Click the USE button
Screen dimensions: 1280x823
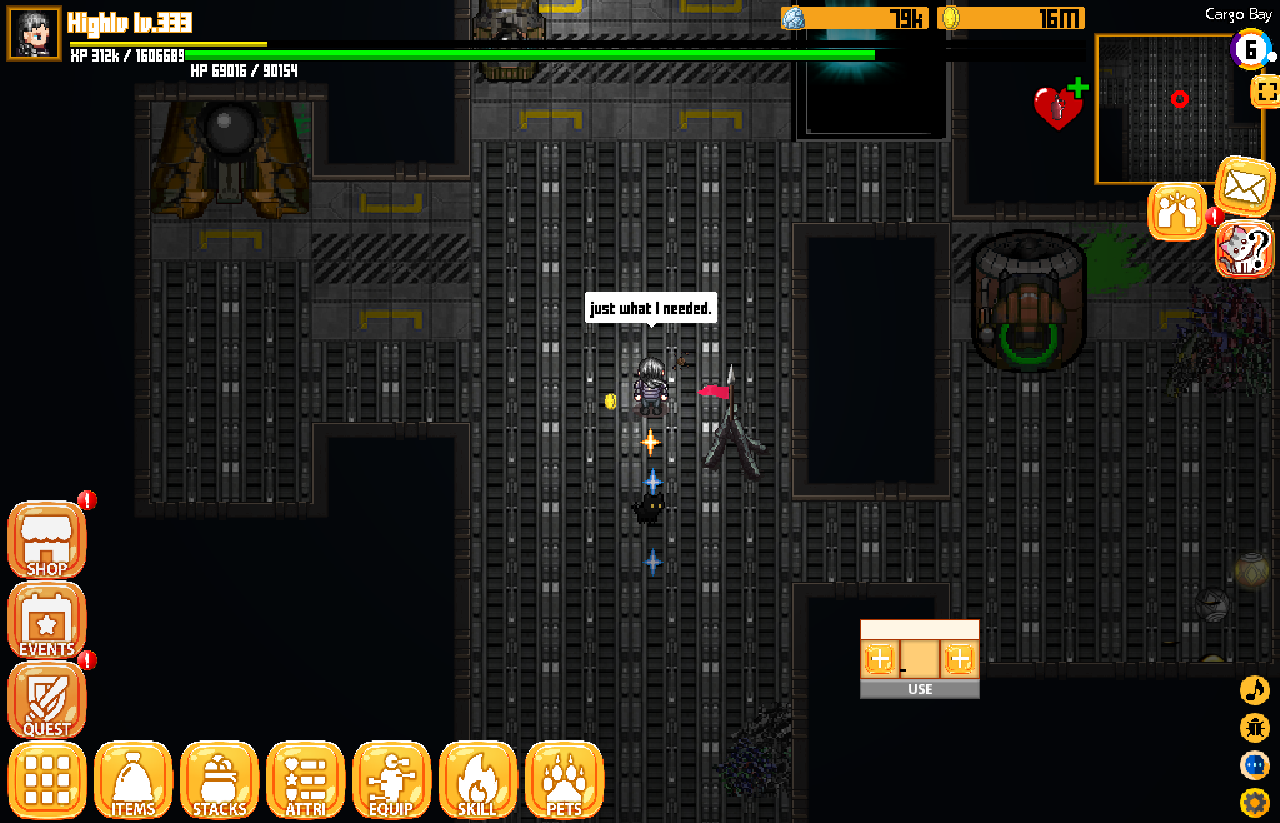[x=920, y=689]
